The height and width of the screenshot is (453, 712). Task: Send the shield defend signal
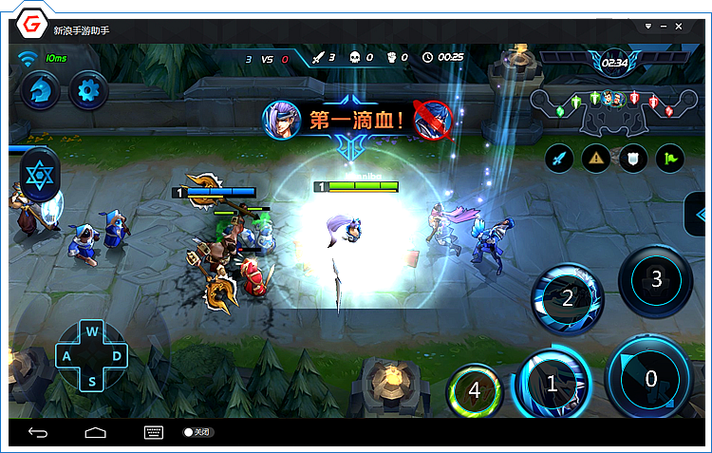tap(631, 158)
